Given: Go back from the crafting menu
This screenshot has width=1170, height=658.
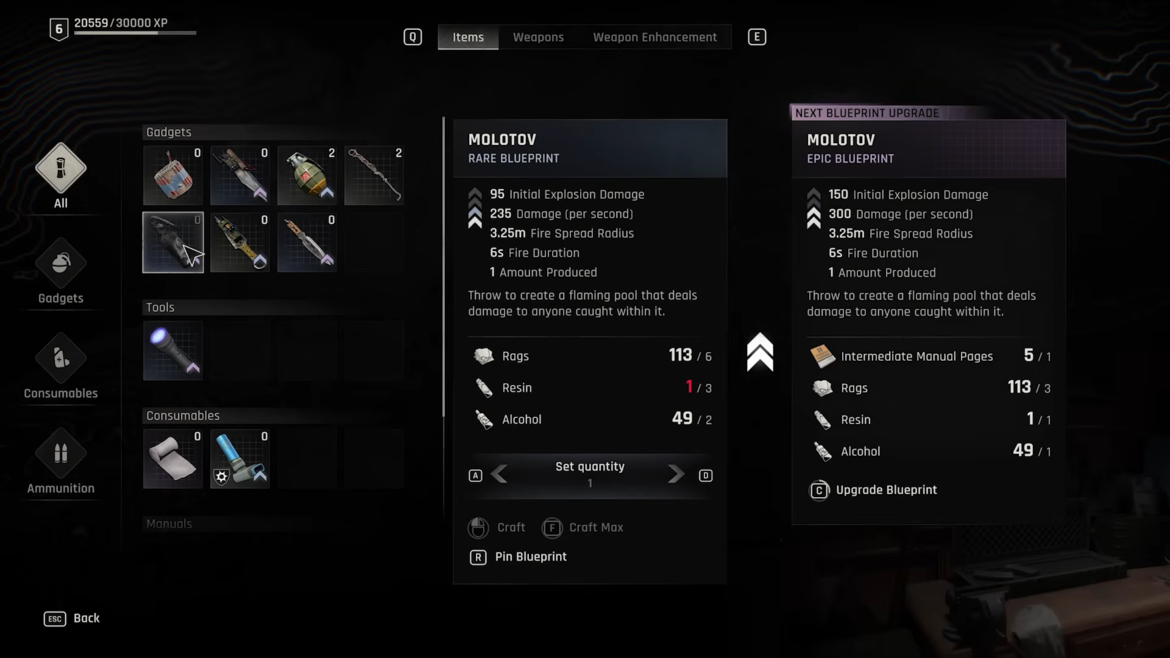Looking at the screenshot, I should [x=72, y=619].
